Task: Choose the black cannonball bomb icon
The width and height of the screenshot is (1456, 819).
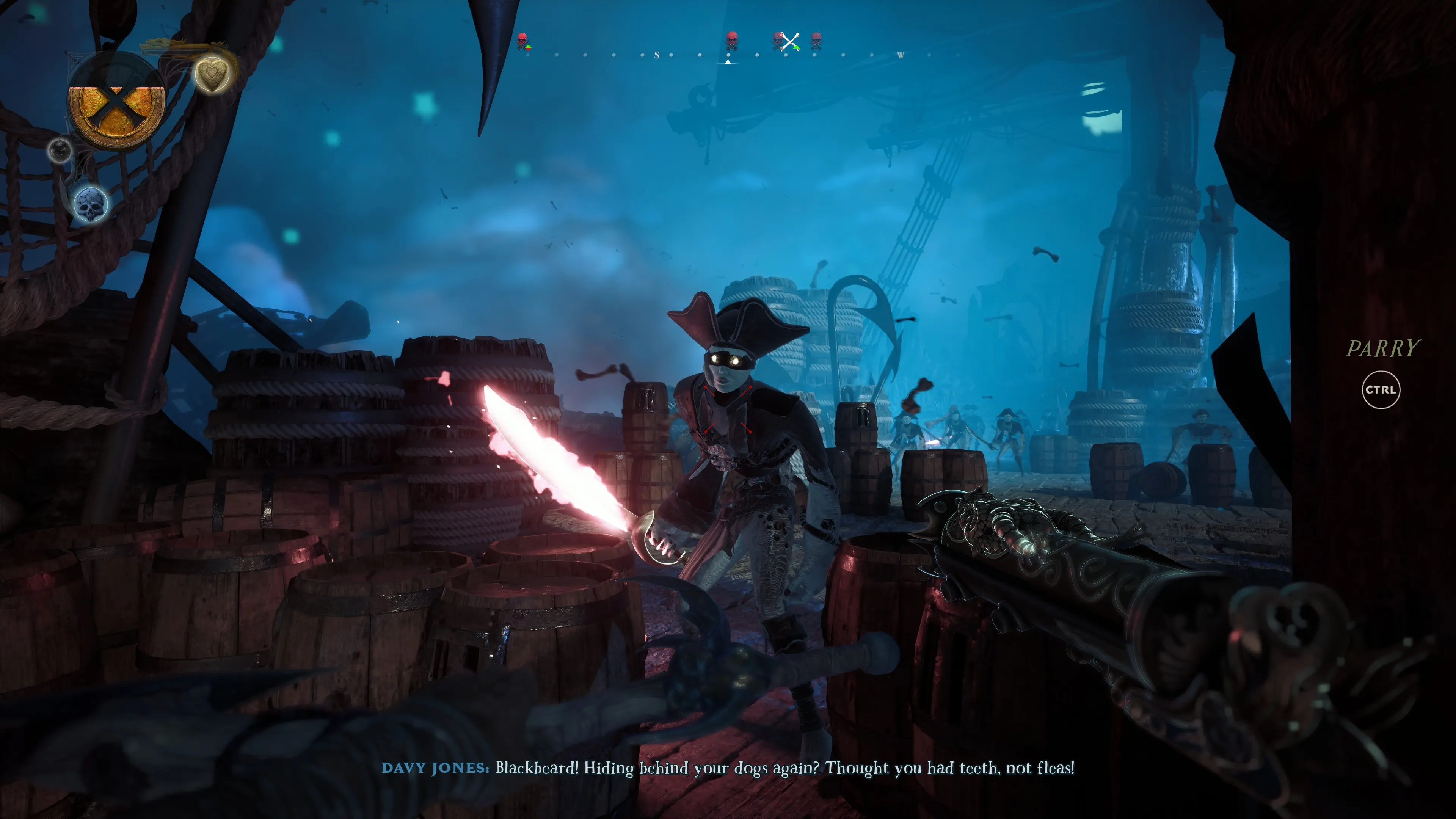Action: [x=60, y=150]
